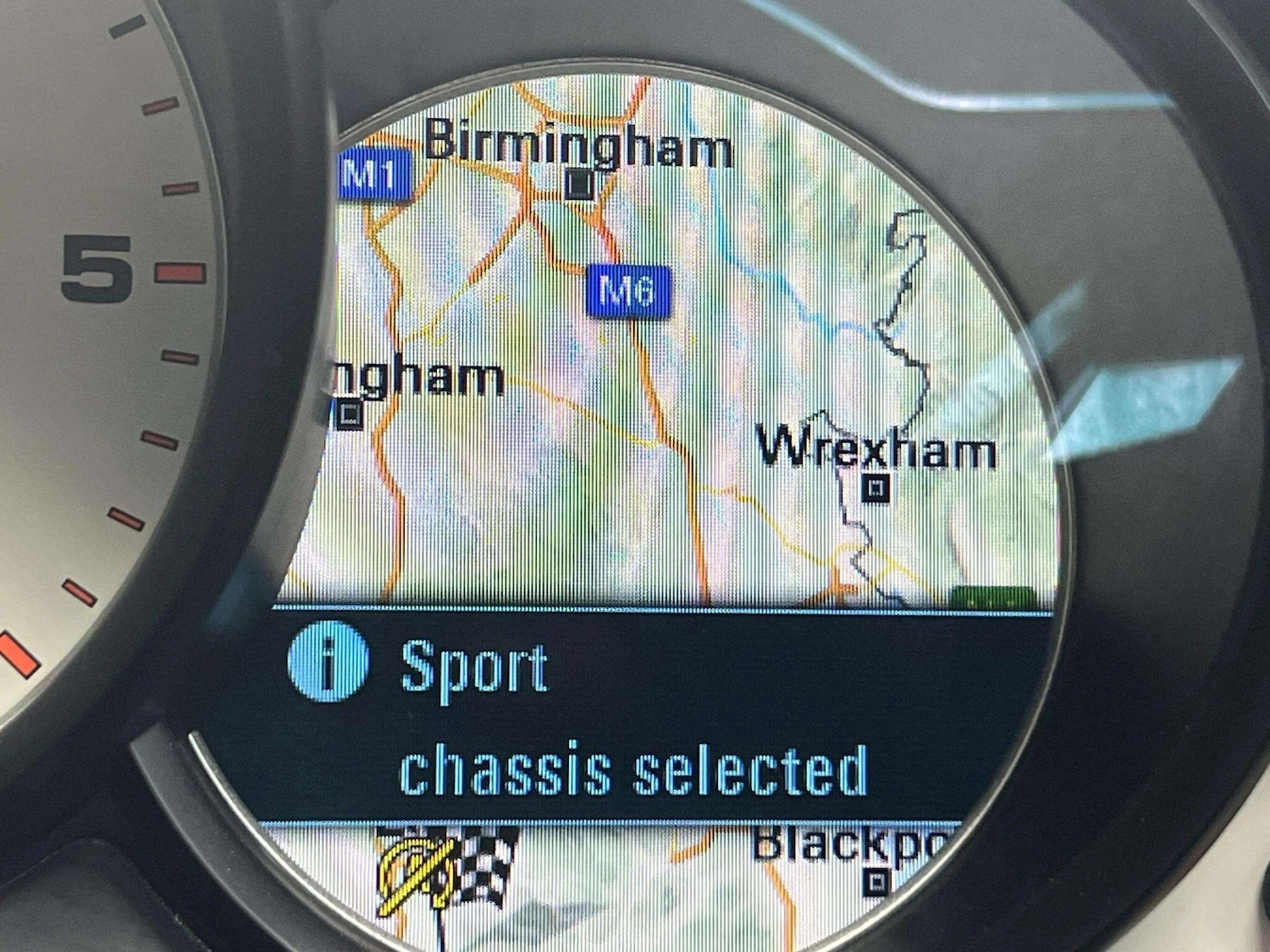Click the M1 motorway badge
1270x952 pixels.
coord(373,175)
